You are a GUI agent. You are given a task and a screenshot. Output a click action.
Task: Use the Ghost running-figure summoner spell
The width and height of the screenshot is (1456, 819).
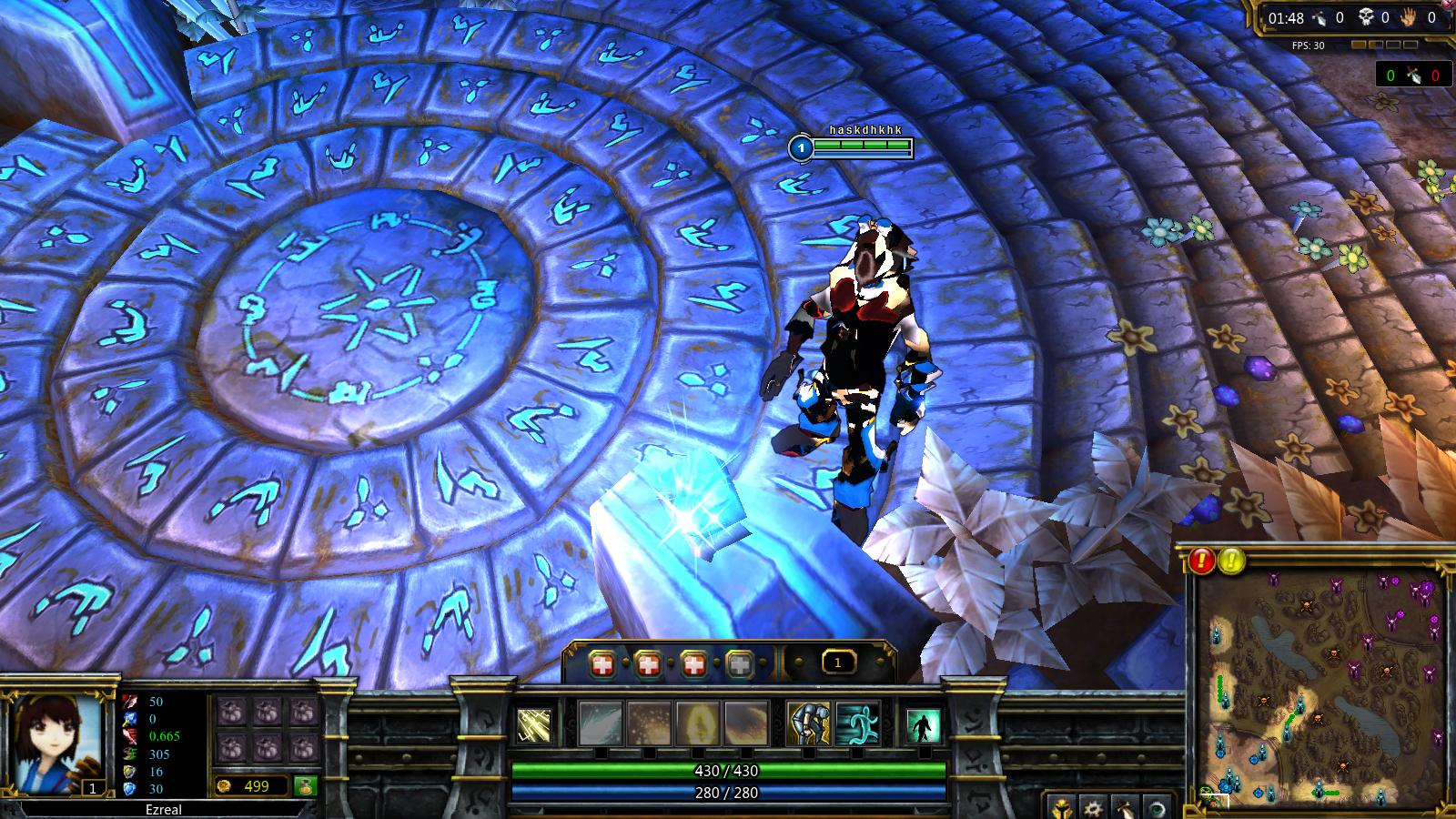pyautogui.click(x=857, y=723)
